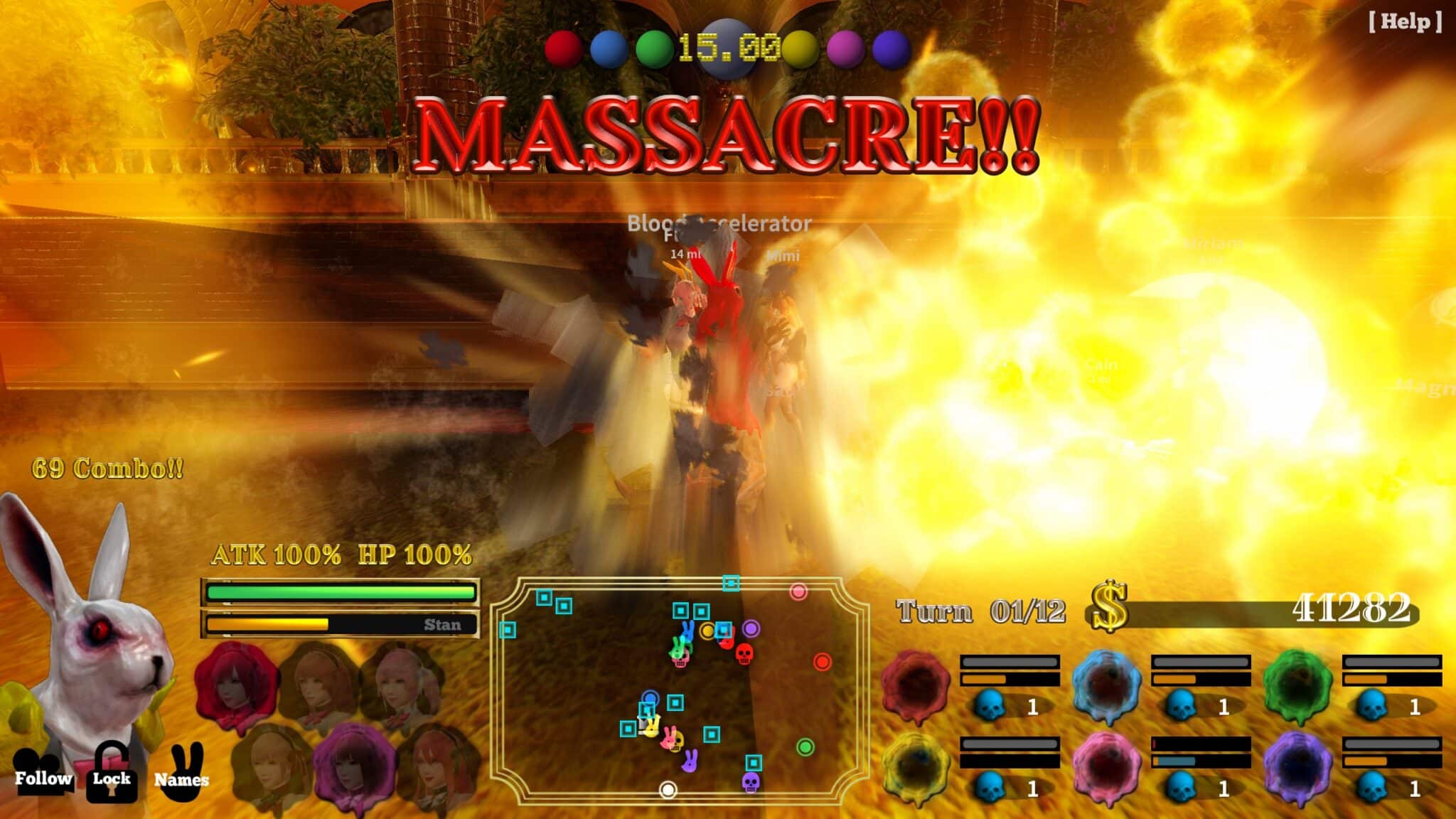Image resolution: width=1456 pixels, height=819 pixels.
Task: Click the green orb beside the timer
Action: pyautogui.click(x=653, y=48)
